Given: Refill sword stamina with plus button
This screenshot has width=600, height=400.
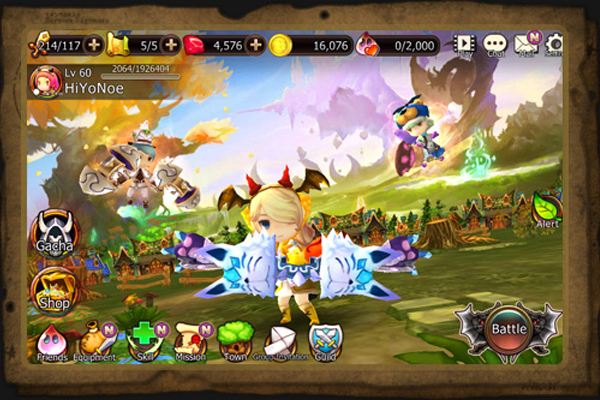Looking at the screenshot, I should click(93, 45).
